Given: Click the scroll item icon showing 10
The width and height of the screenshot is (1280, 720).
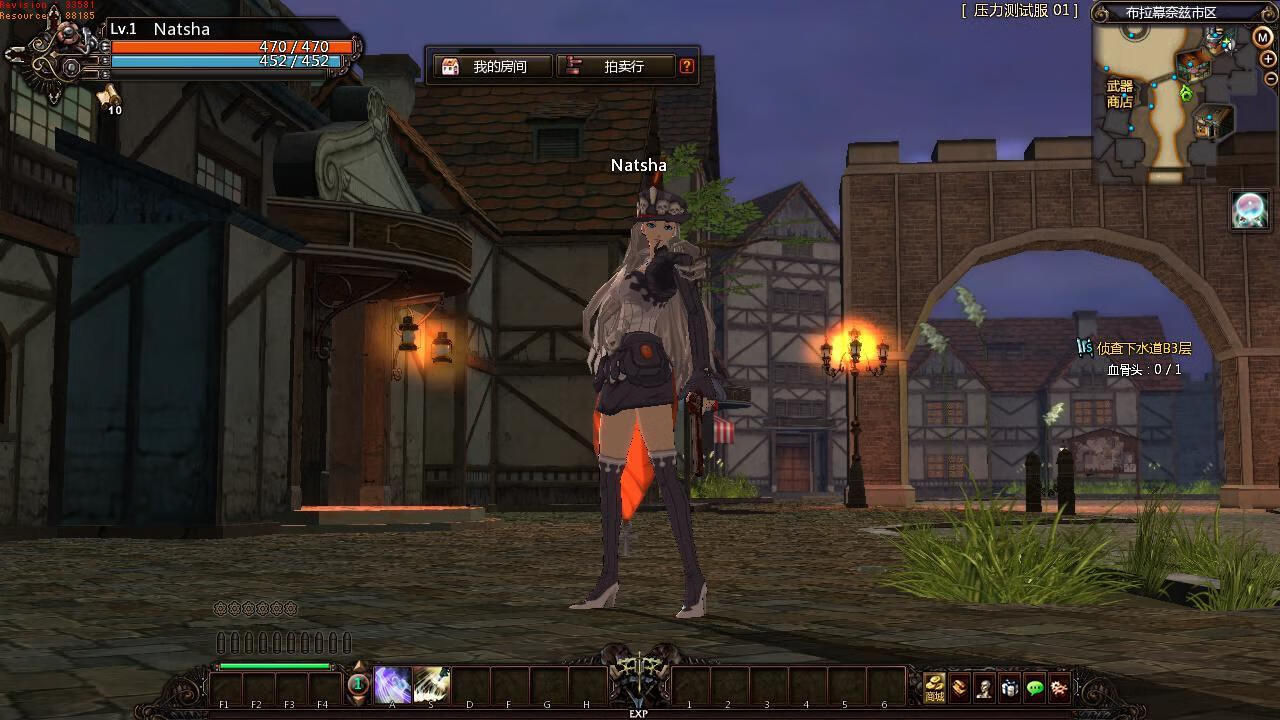Looking at the screenshot, I should coord(109,96).
